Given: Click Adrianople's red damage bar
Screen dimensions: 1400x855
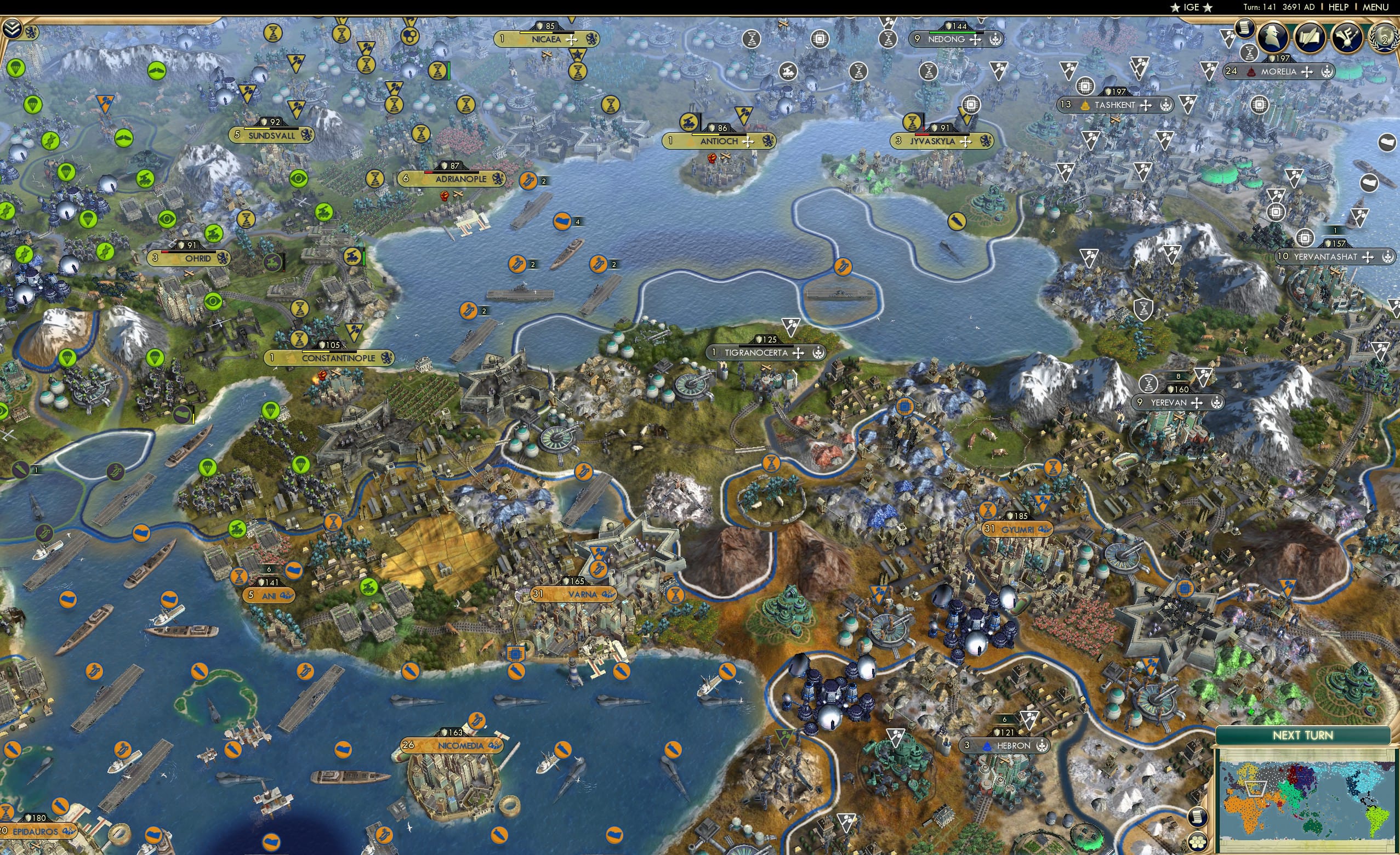Looking at the screenshot, I should (429, 173).
